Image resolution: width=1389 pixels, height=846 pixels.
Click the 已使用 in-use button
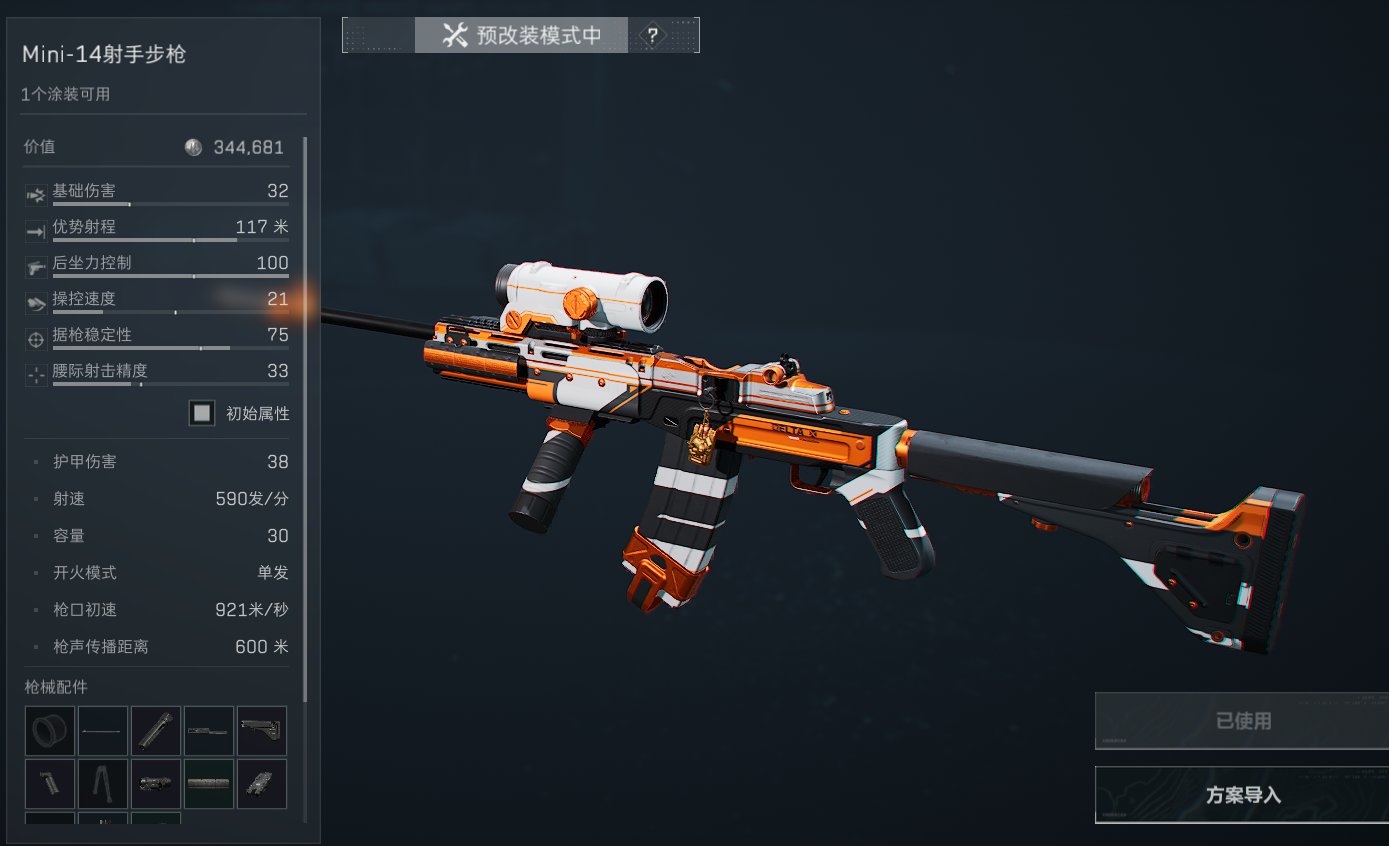pyautogui.click(x=1242, y=720)
